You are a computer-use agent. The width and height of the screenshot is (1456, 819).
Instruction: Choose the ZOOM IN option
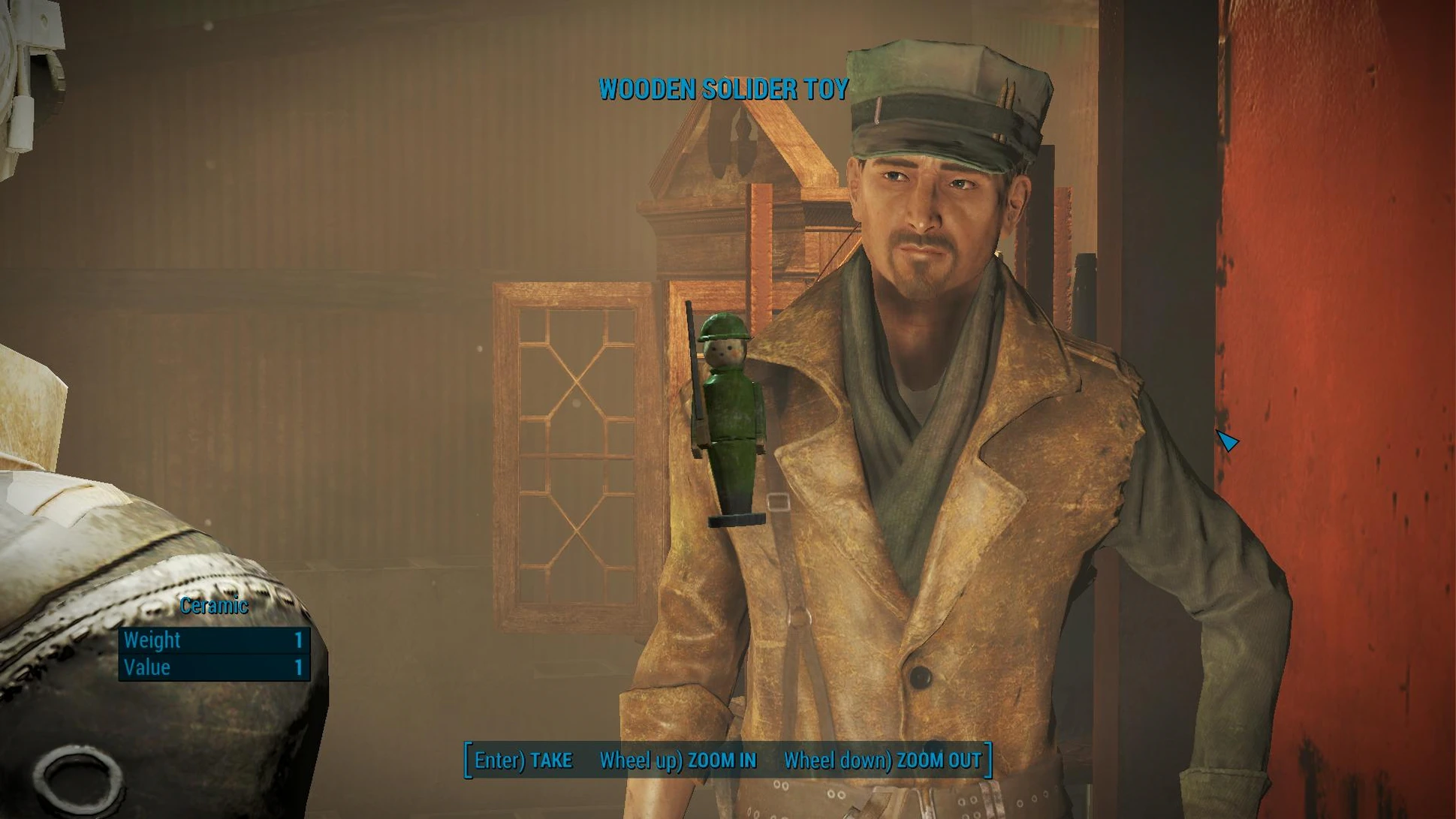678,760
